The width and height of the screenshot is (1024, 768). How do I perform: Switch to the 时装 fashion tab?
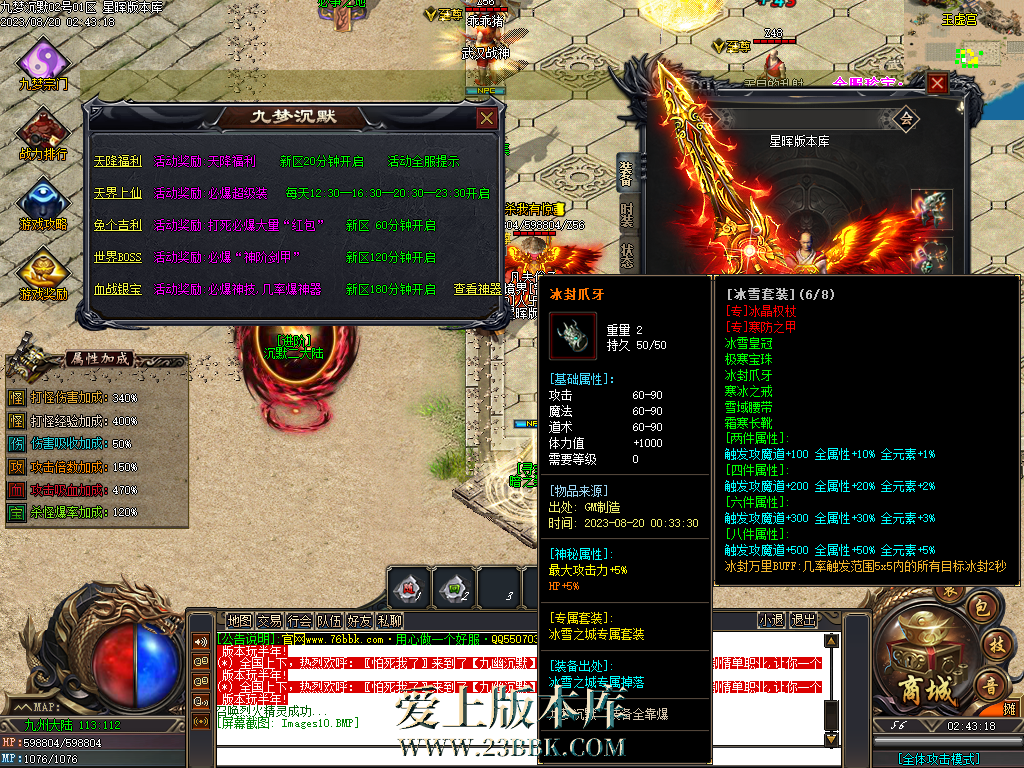[x=627, y=214]
